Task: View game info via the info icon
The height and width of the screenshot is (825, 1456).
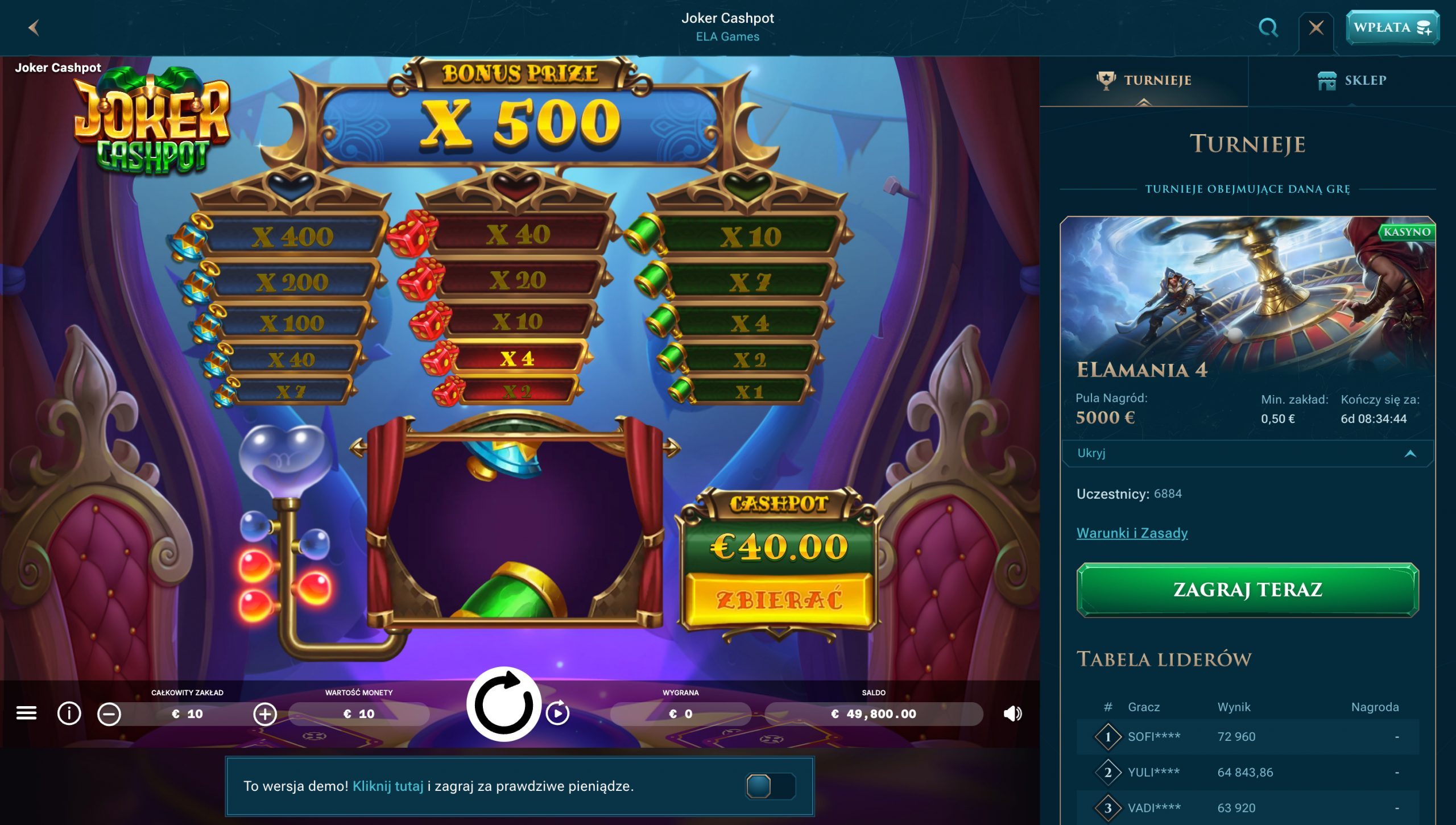Action: pos(69,715)
